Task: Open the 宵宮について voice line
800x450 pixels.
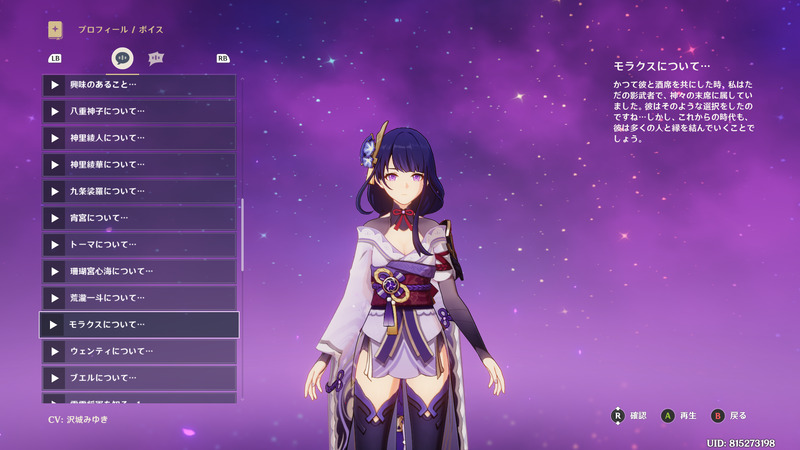Action: (139, 218)
